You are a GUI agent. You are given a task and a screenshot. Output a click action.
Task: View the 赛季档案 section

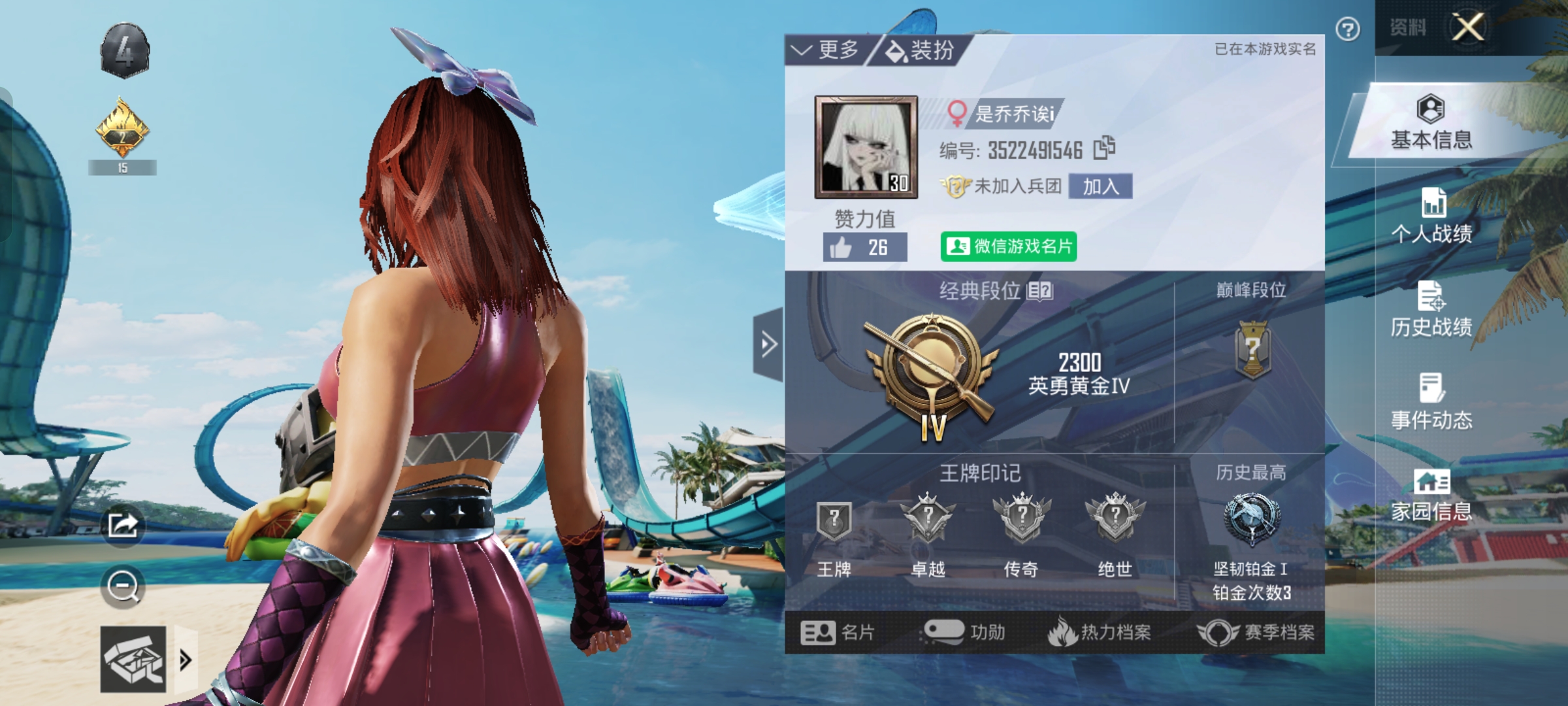point(1256,632)
